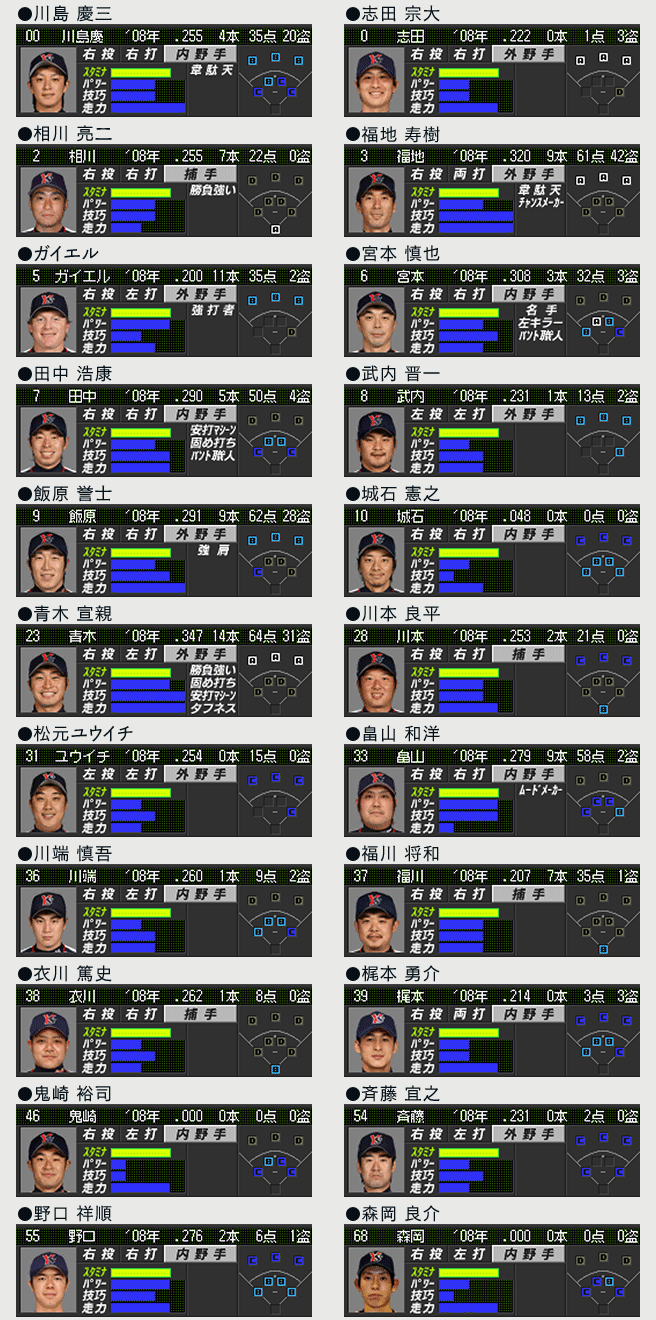Open catcher 相川亮二's player card
The image size is (656, 1320).
tap(164, 192)
